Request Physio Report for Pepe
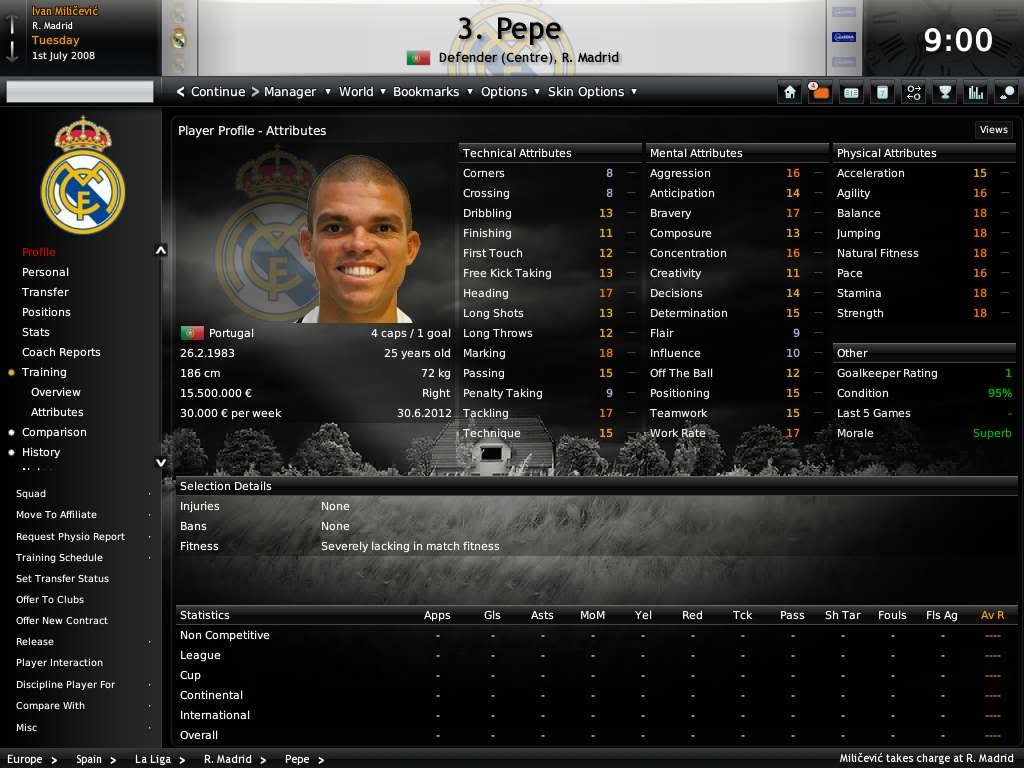 70,537
